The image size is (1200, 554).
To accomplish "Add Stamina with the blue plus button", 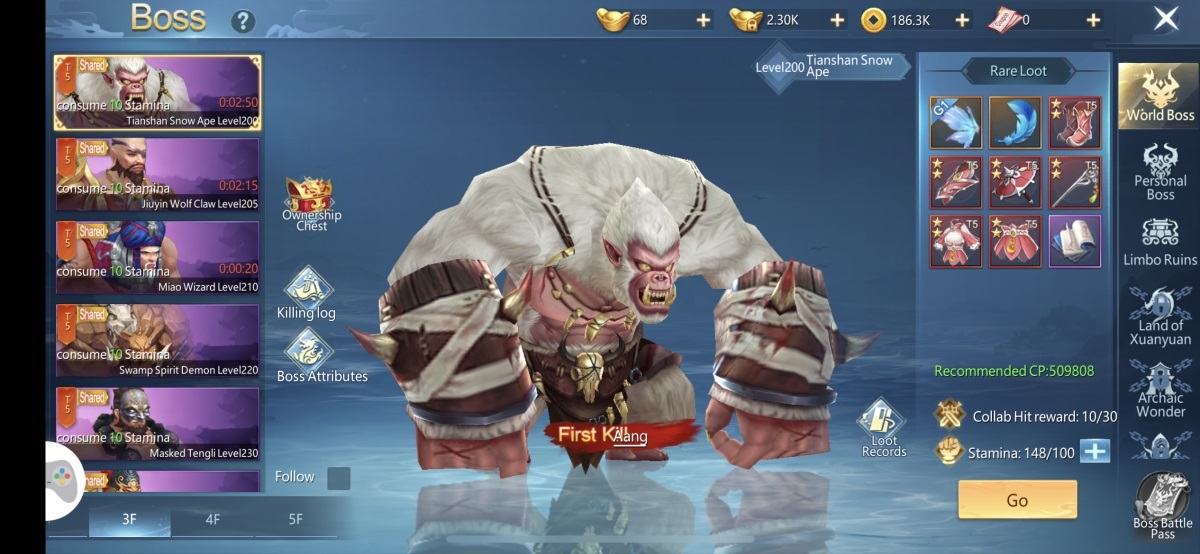I will [1096, 451].
